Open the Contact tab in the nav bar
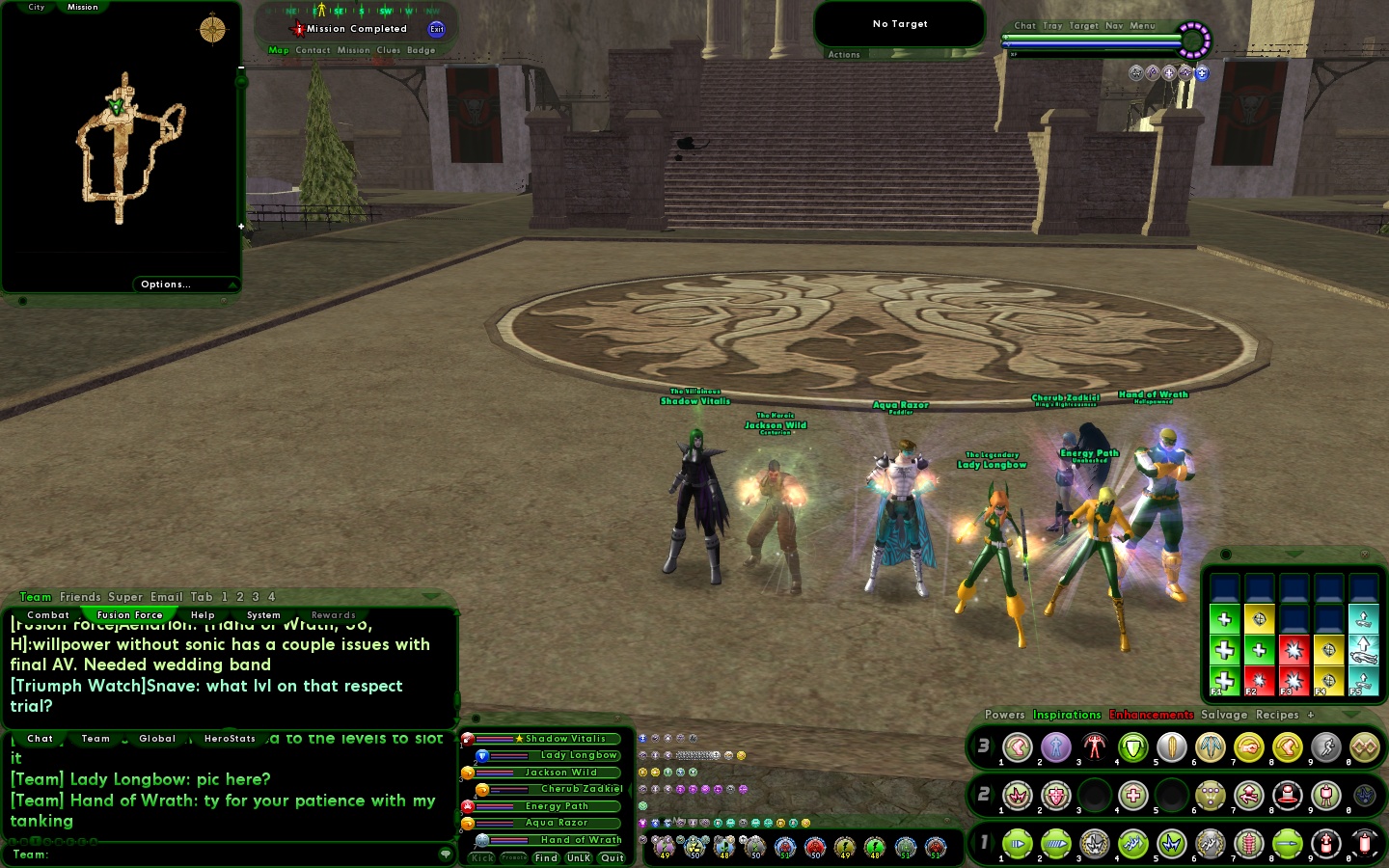This screenshot has width=1389, height=868. [313, 50]
